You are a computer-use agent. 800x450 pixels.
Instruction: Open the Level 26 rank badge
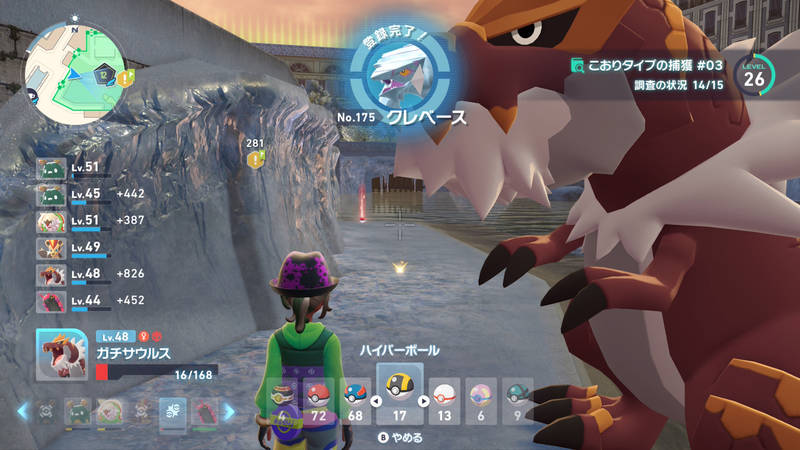(x=753, y=74)
